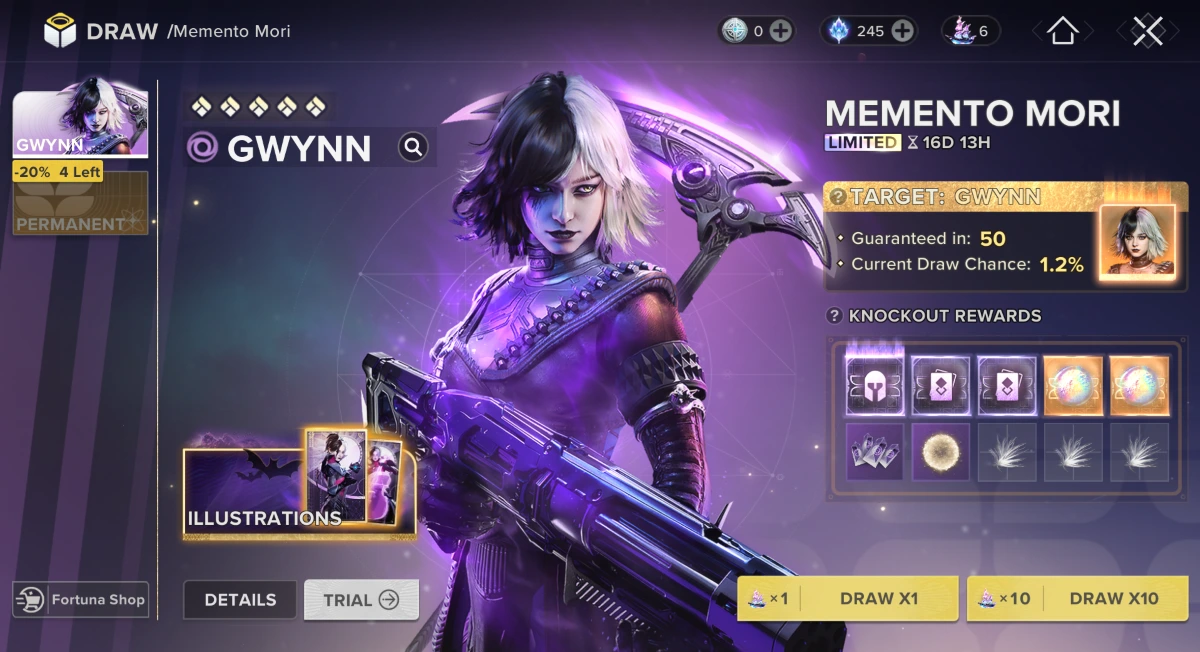This screenshot has height=652, width=1200.
Task: Add more blue crystal currency
Action: (902, 31)
